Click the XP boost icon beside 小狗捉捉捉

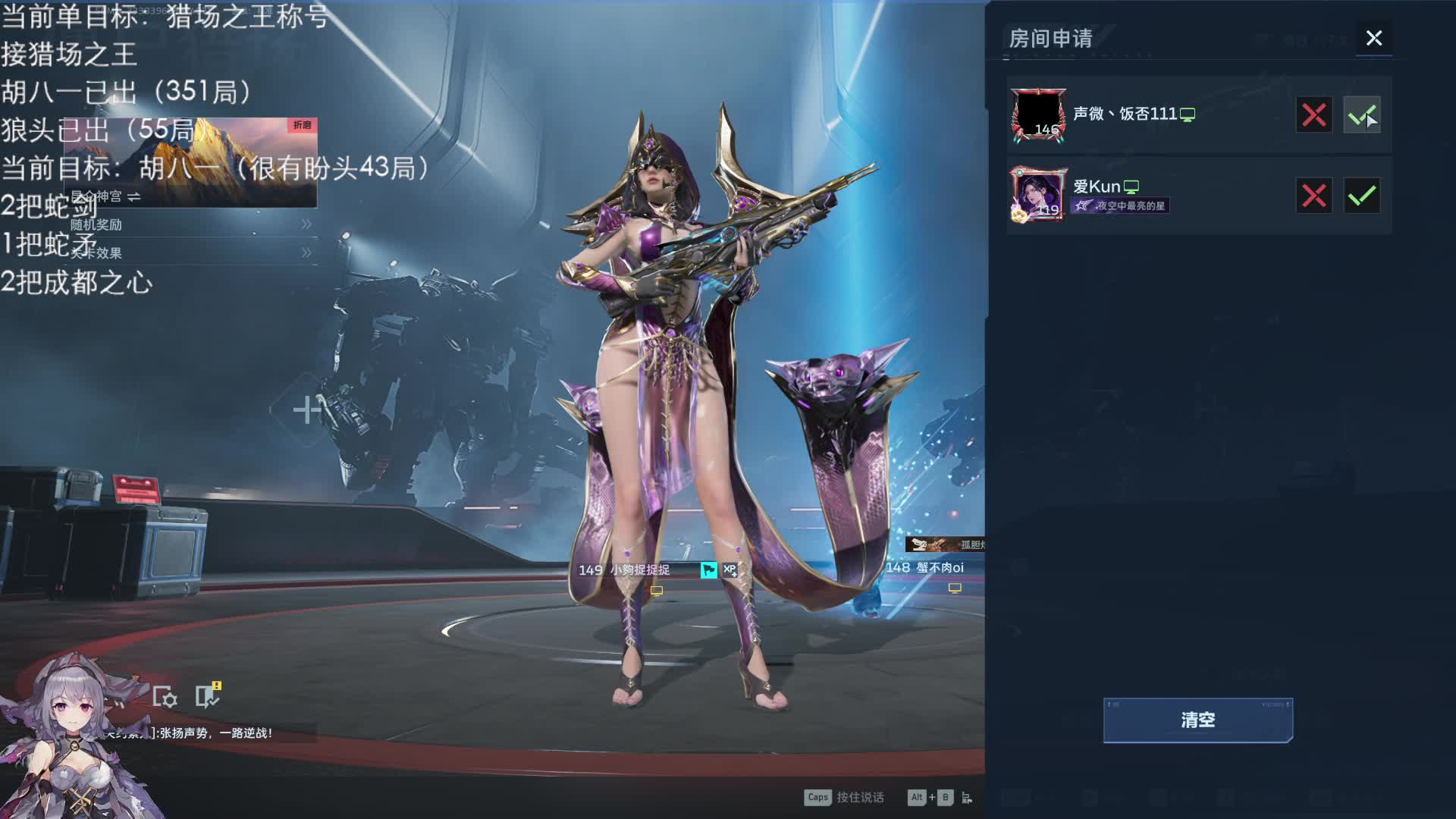point(730,570)
